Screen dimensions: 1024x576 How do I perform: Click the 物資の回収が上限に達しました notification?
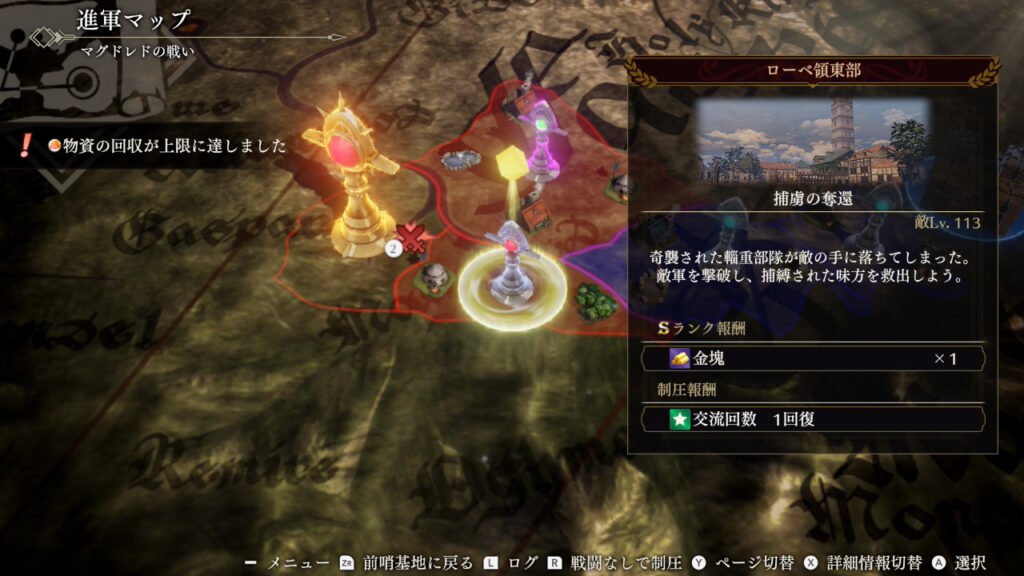(160, 146)
